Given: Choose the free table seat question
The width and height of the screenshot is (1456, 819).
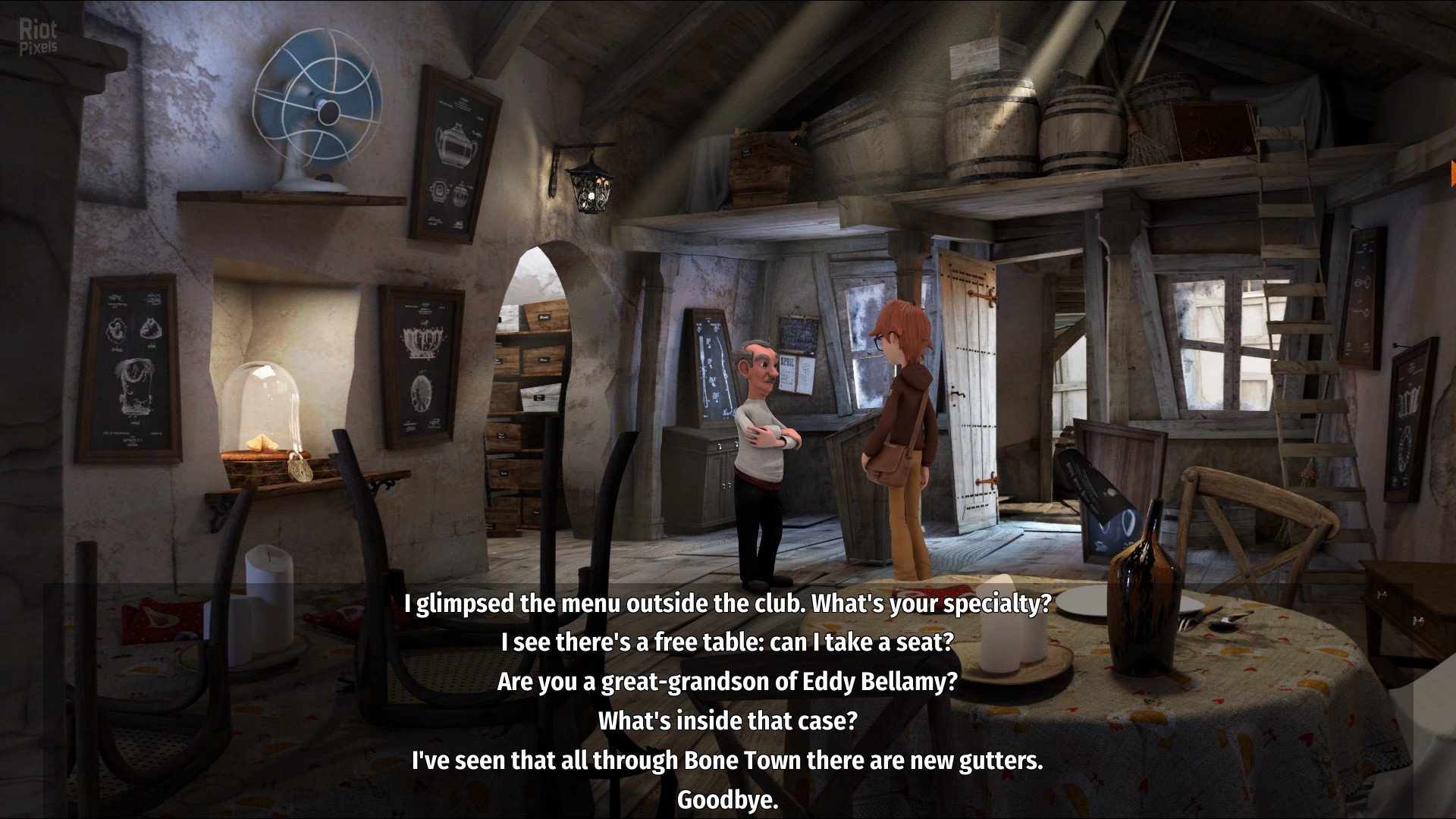Looking at the screenshot, I should [x=726, y=642].
